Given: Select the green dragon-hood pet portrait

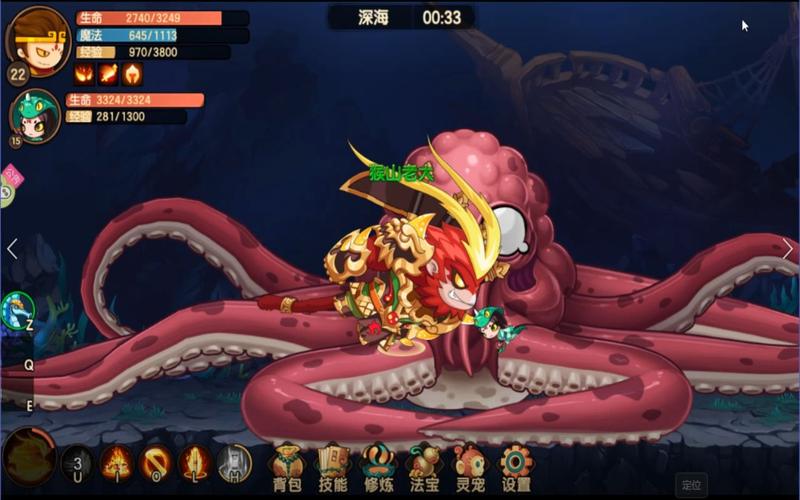Looking at the screenshot, I should (36, 115).
